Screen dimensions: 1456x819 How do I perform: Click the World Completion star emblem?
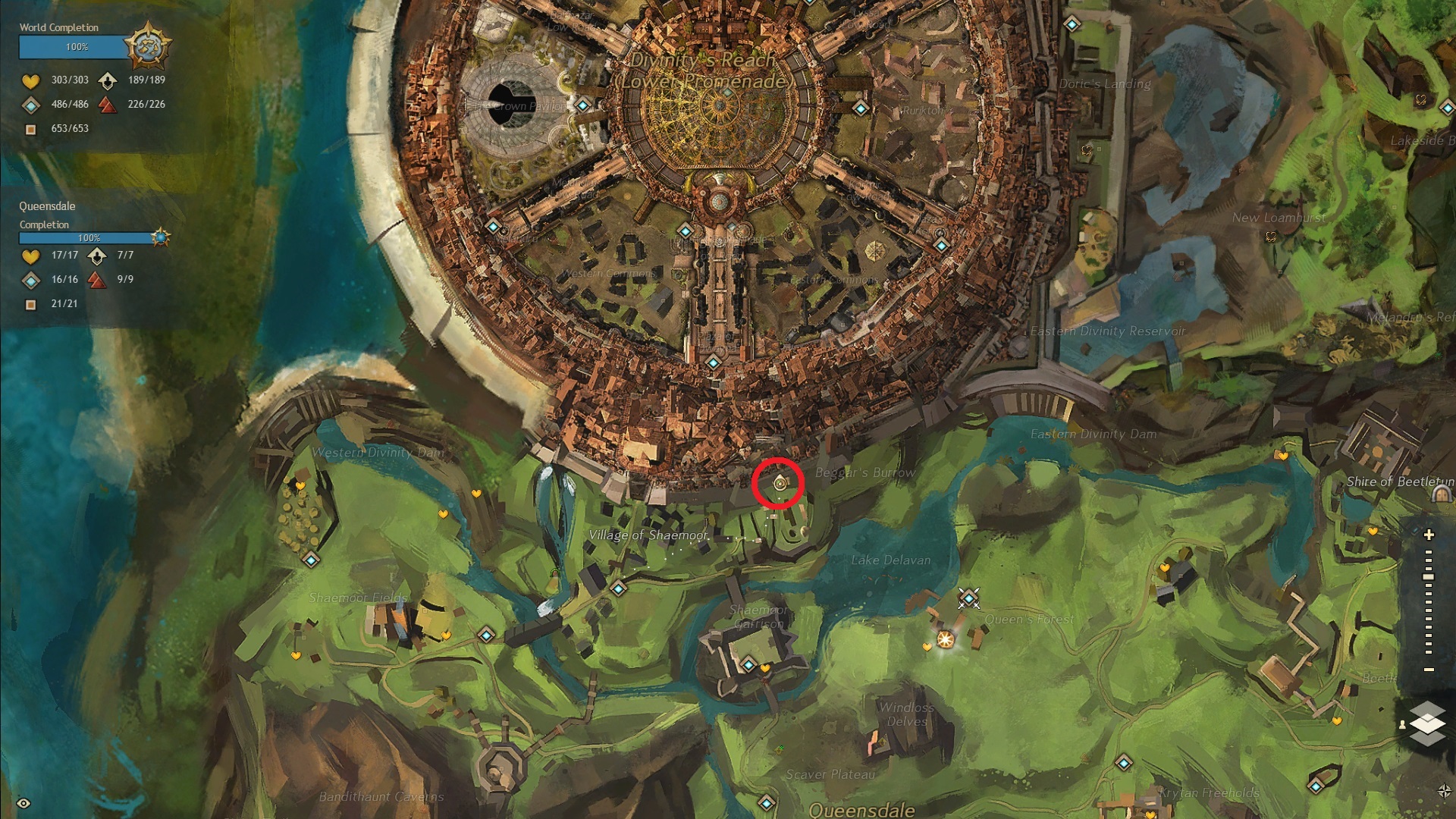[x=146, y=47]
